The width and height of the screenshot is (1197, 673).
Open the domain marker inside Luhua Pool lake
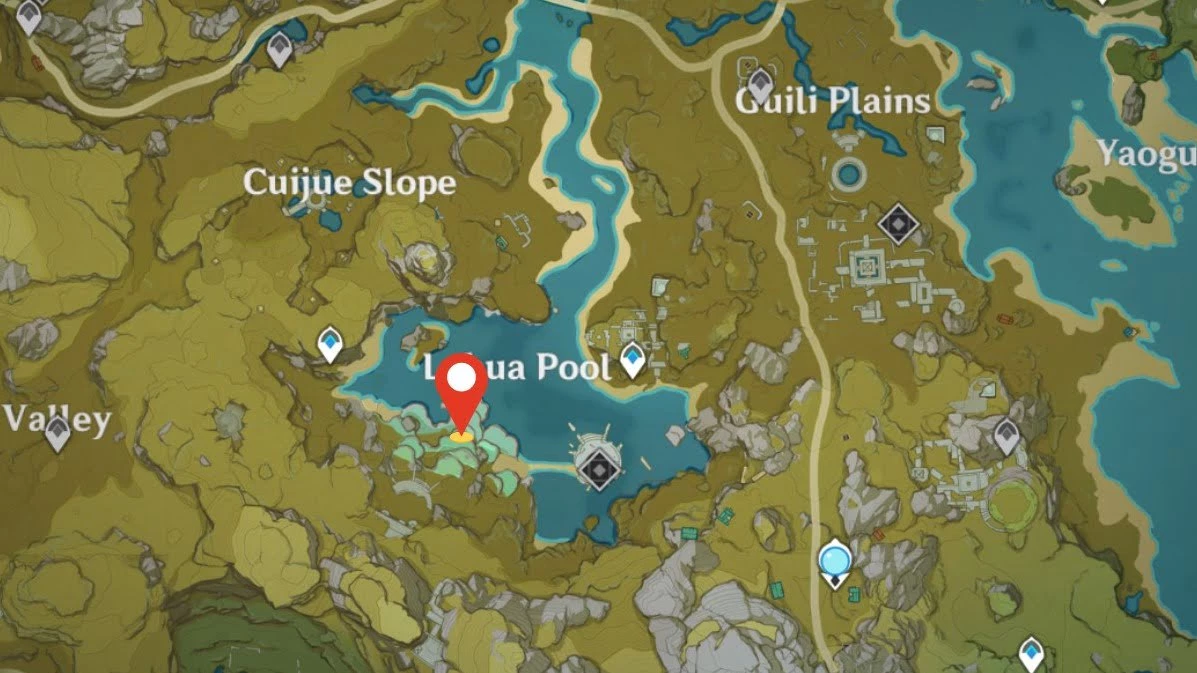click(598, 467)
